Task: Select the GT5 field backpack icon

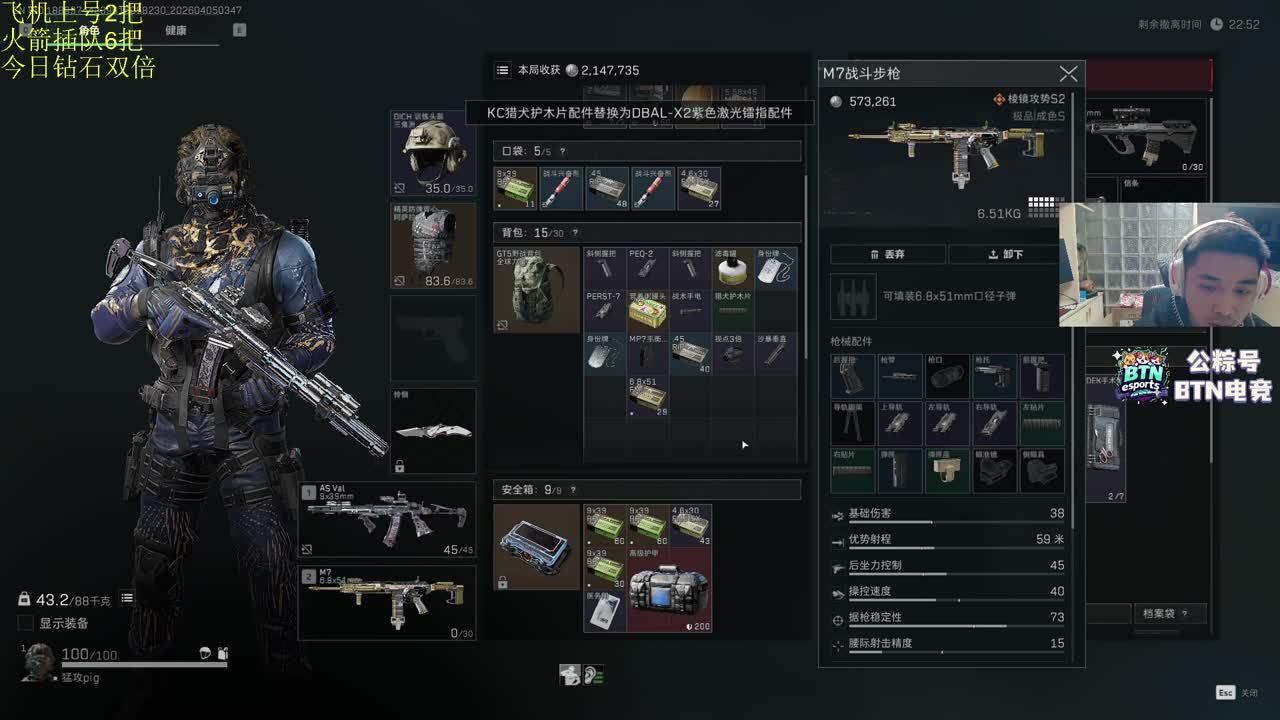Action: [537, 289]
